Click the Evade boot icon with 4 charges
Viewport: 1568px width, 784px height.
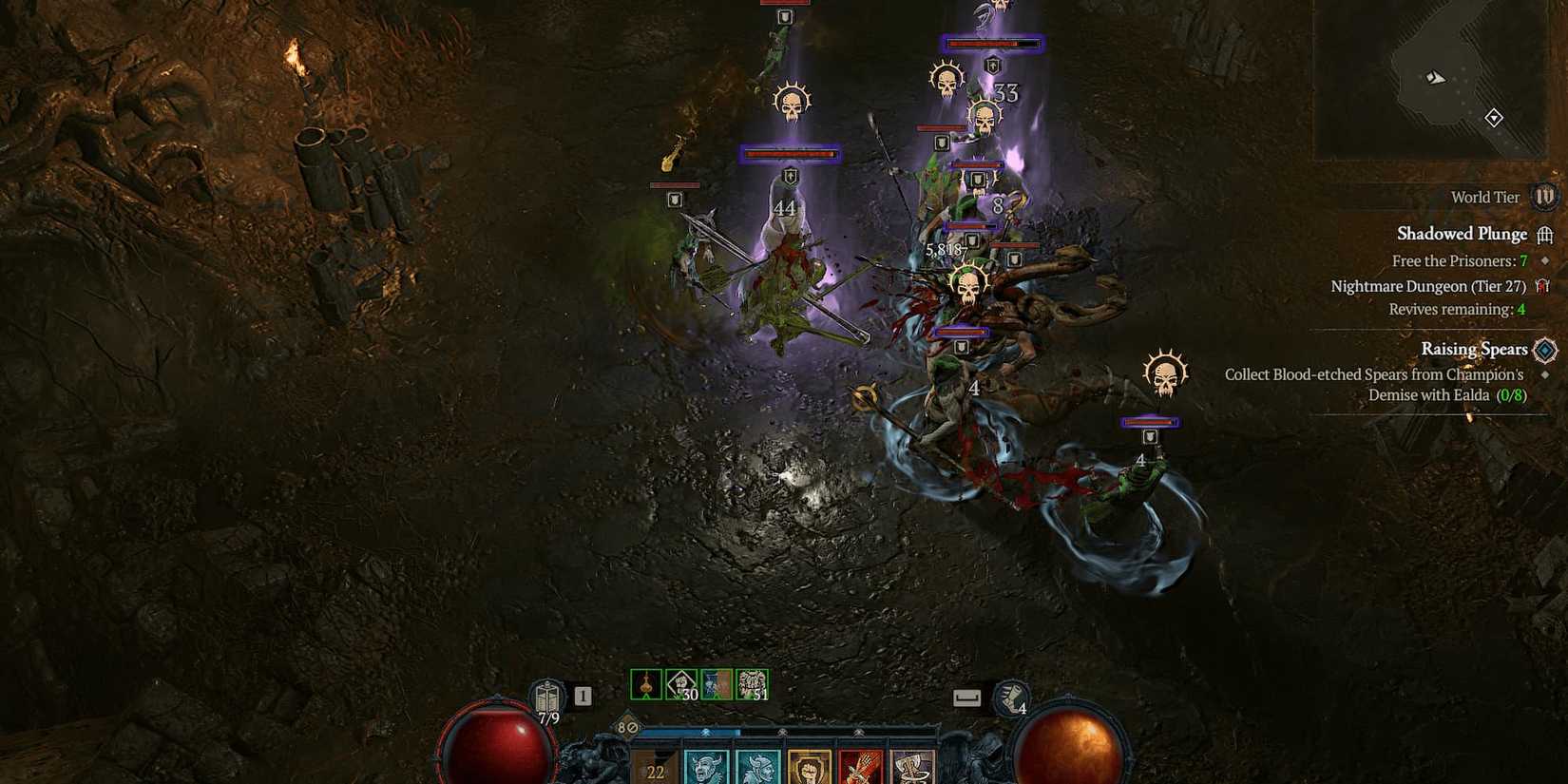coord(1010,697)
